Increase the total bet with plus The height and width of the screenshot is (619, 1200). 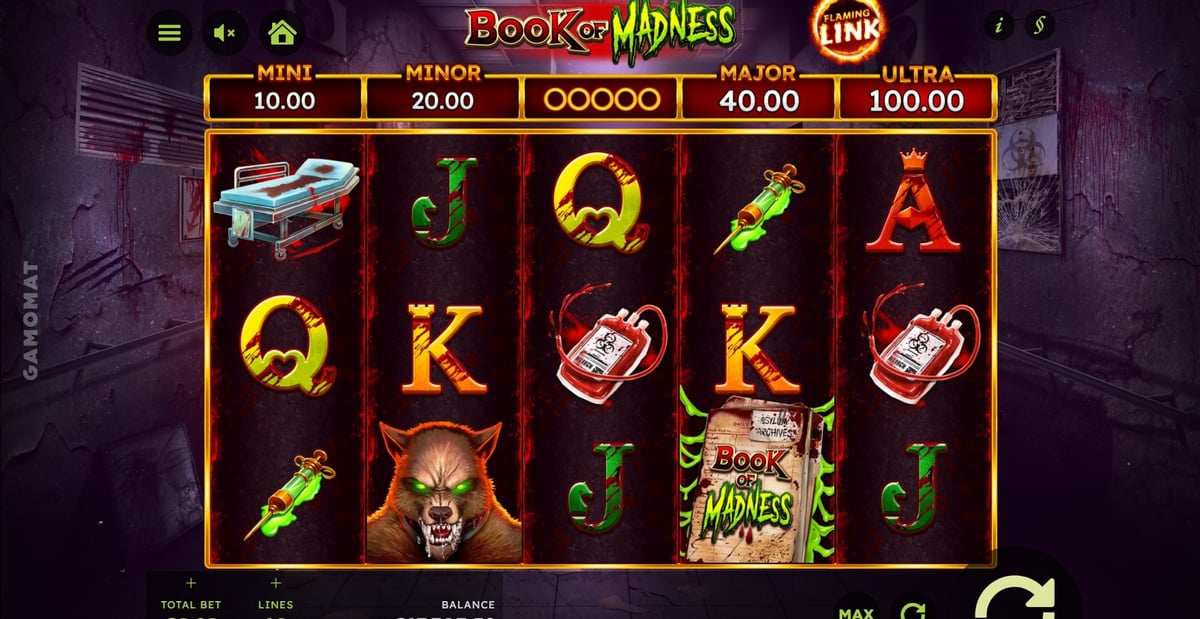191,583
